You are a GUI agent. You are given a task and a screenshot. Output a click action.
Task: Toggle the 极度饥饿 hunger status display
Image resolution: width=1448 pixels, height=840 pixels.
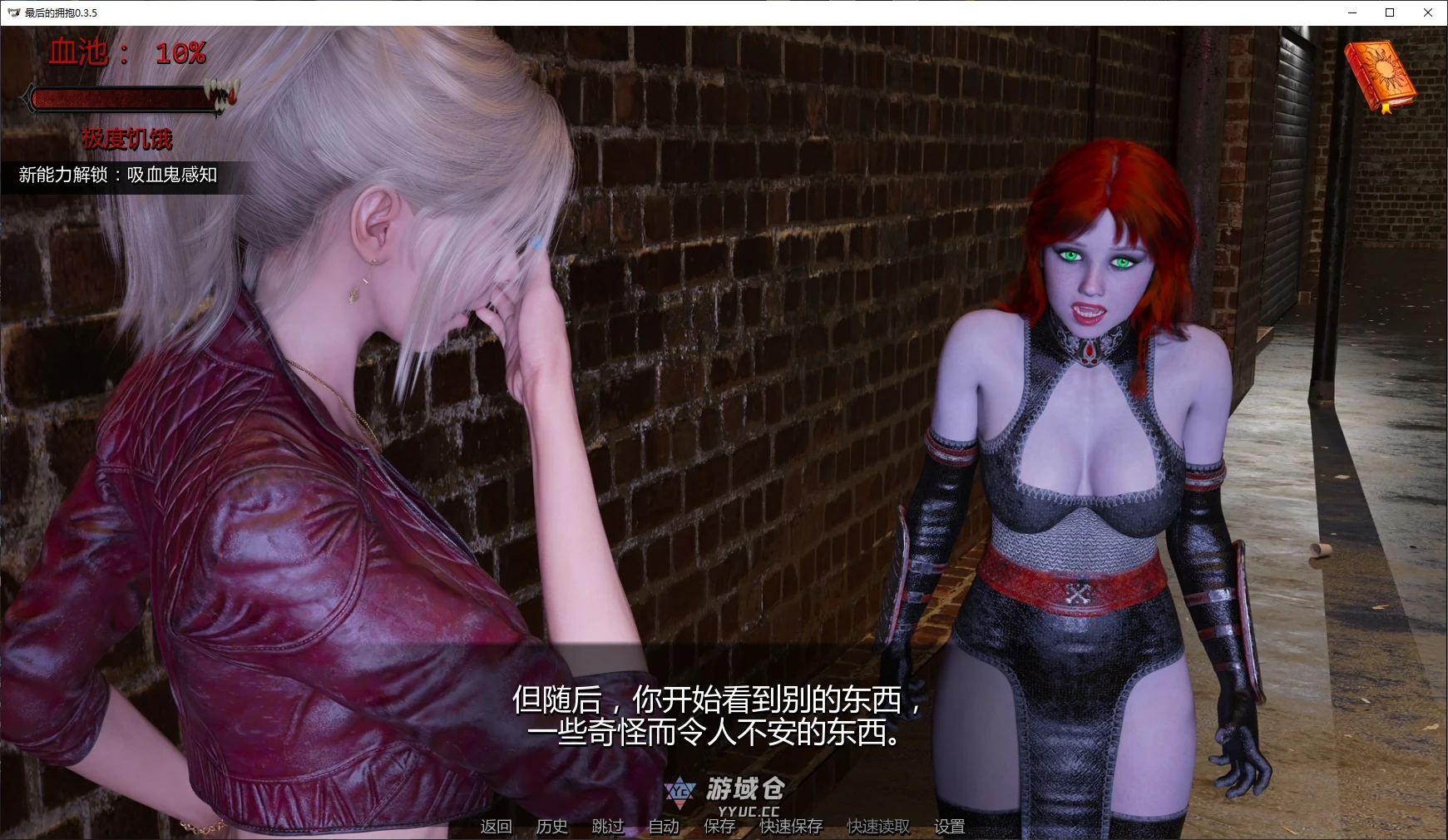127,140
